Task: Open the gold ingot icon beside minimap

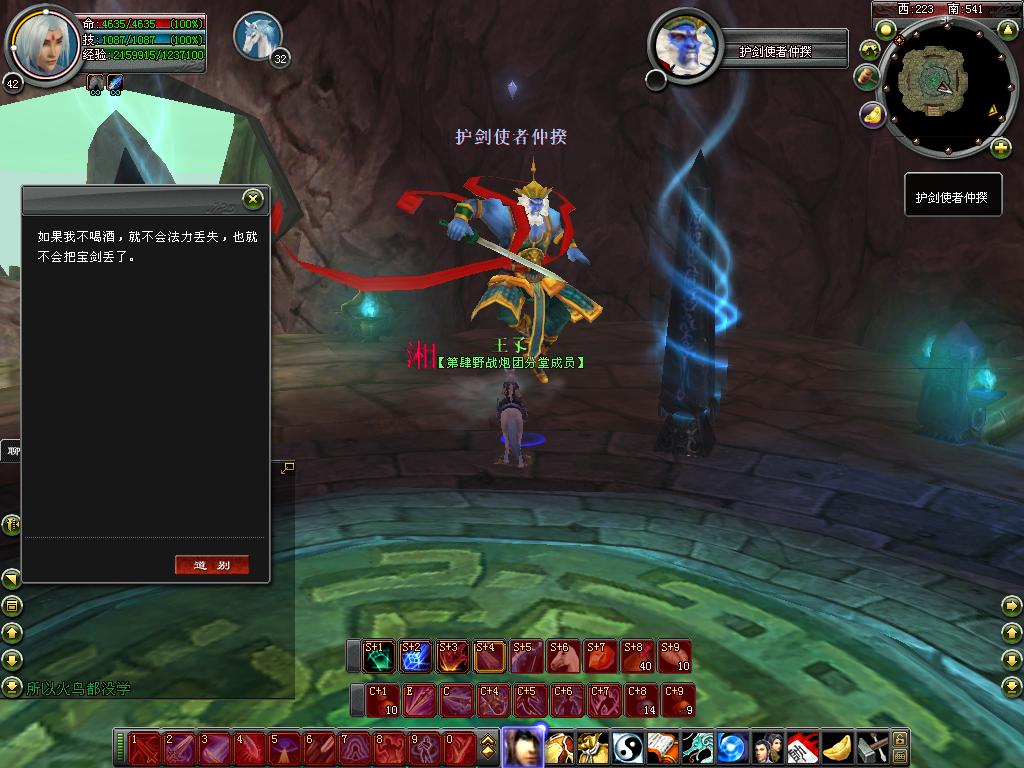Action: (x=873, y=115)
